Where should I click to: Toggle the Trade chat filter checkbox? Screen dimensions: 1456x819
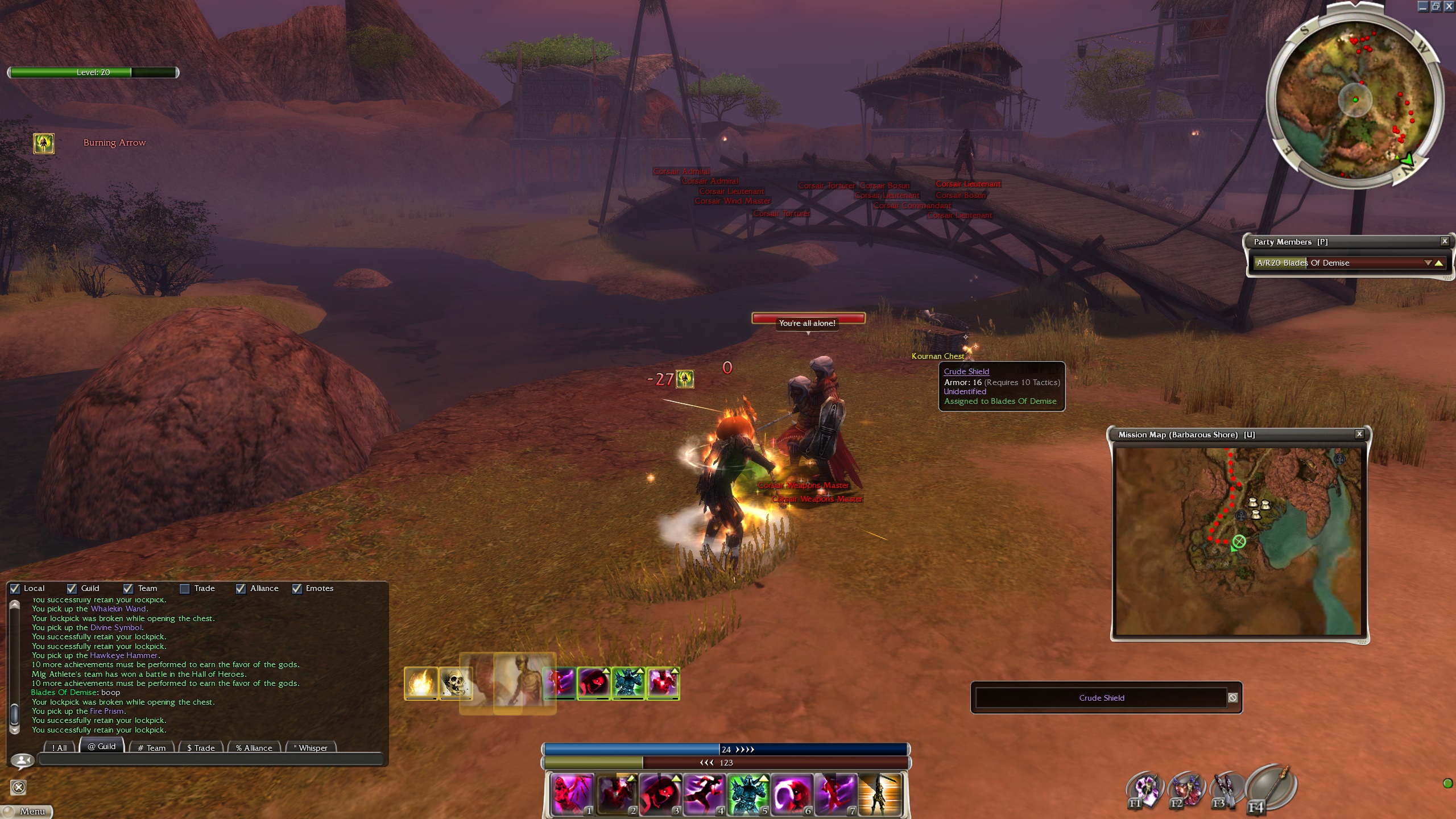pos(185,589)
